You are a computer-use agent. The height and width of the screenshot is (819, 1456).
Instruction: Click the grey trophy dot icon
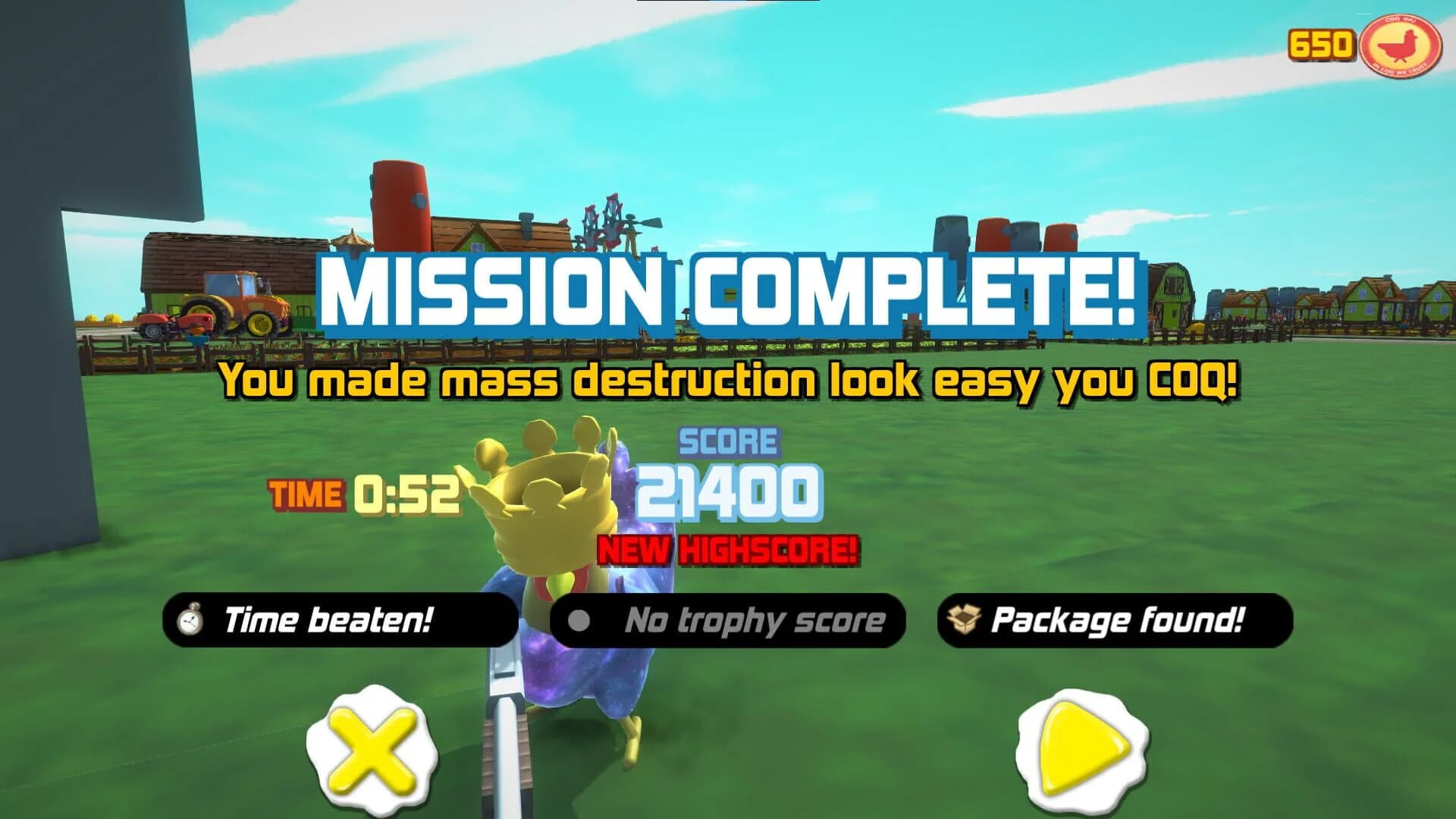click(x=581, y=620)
